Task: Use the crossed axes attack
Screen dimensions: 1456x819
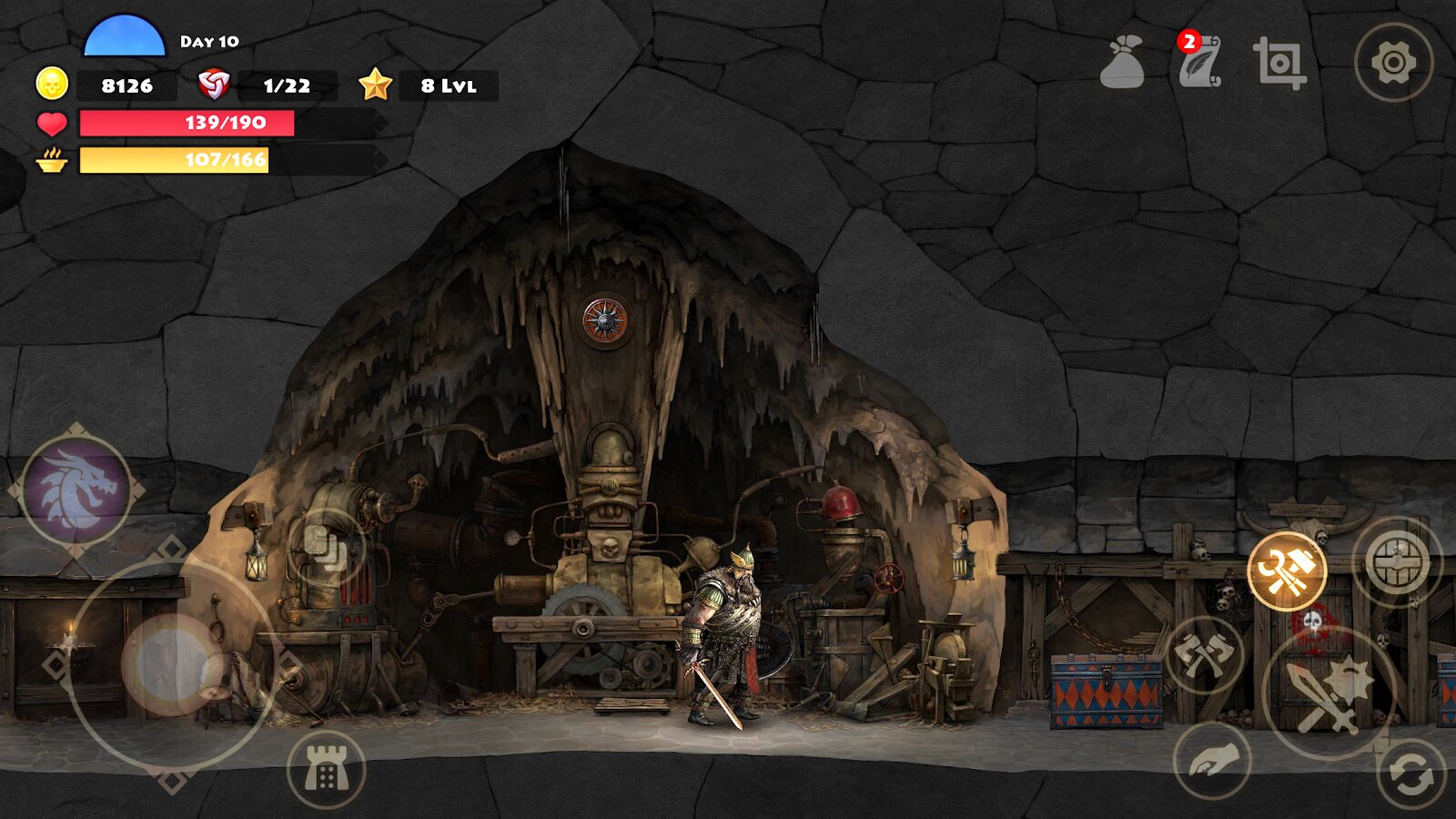Action: [1205, 655]
